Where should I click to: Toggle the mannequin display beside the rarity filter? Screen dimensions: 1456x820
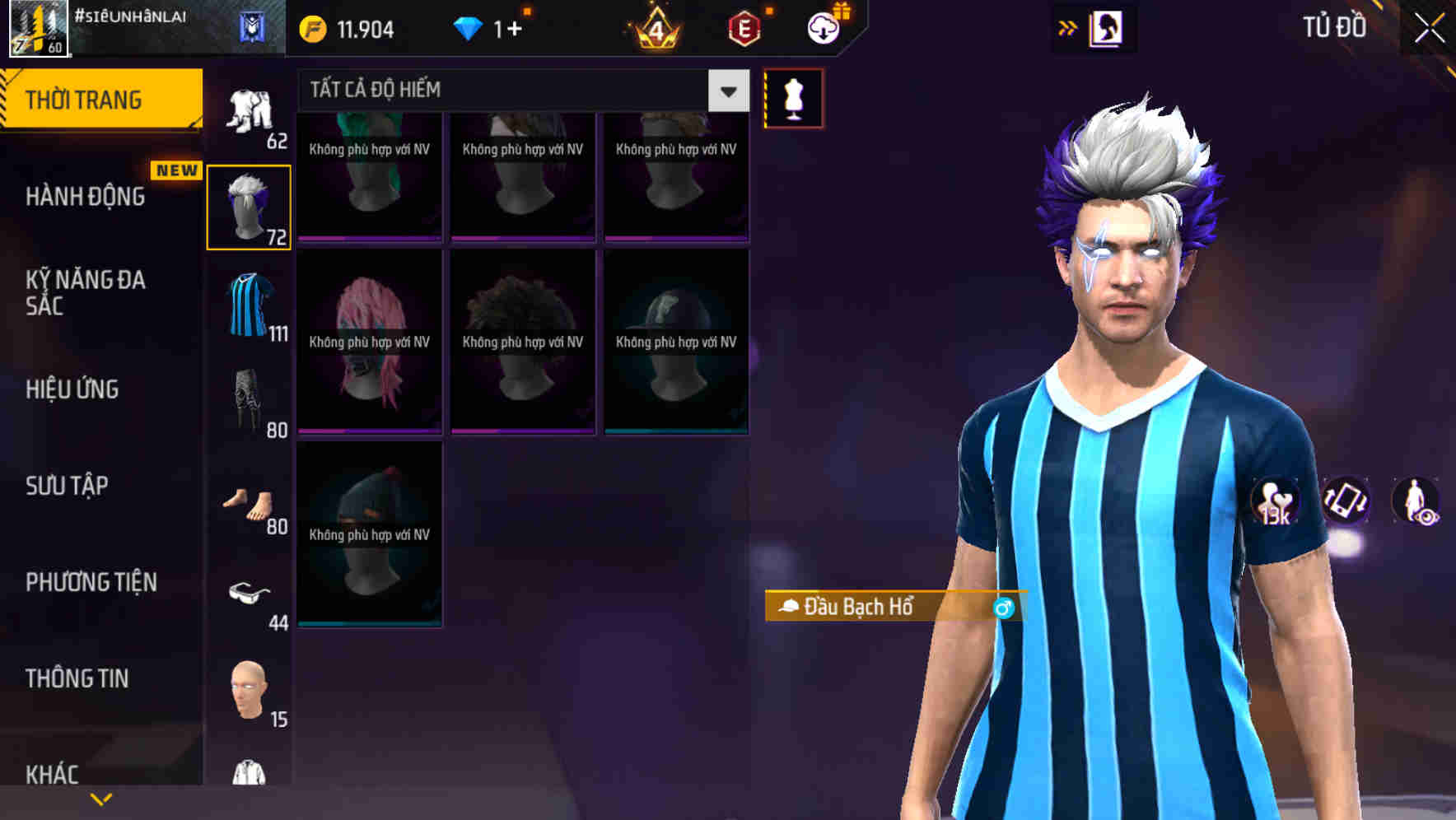792,96
